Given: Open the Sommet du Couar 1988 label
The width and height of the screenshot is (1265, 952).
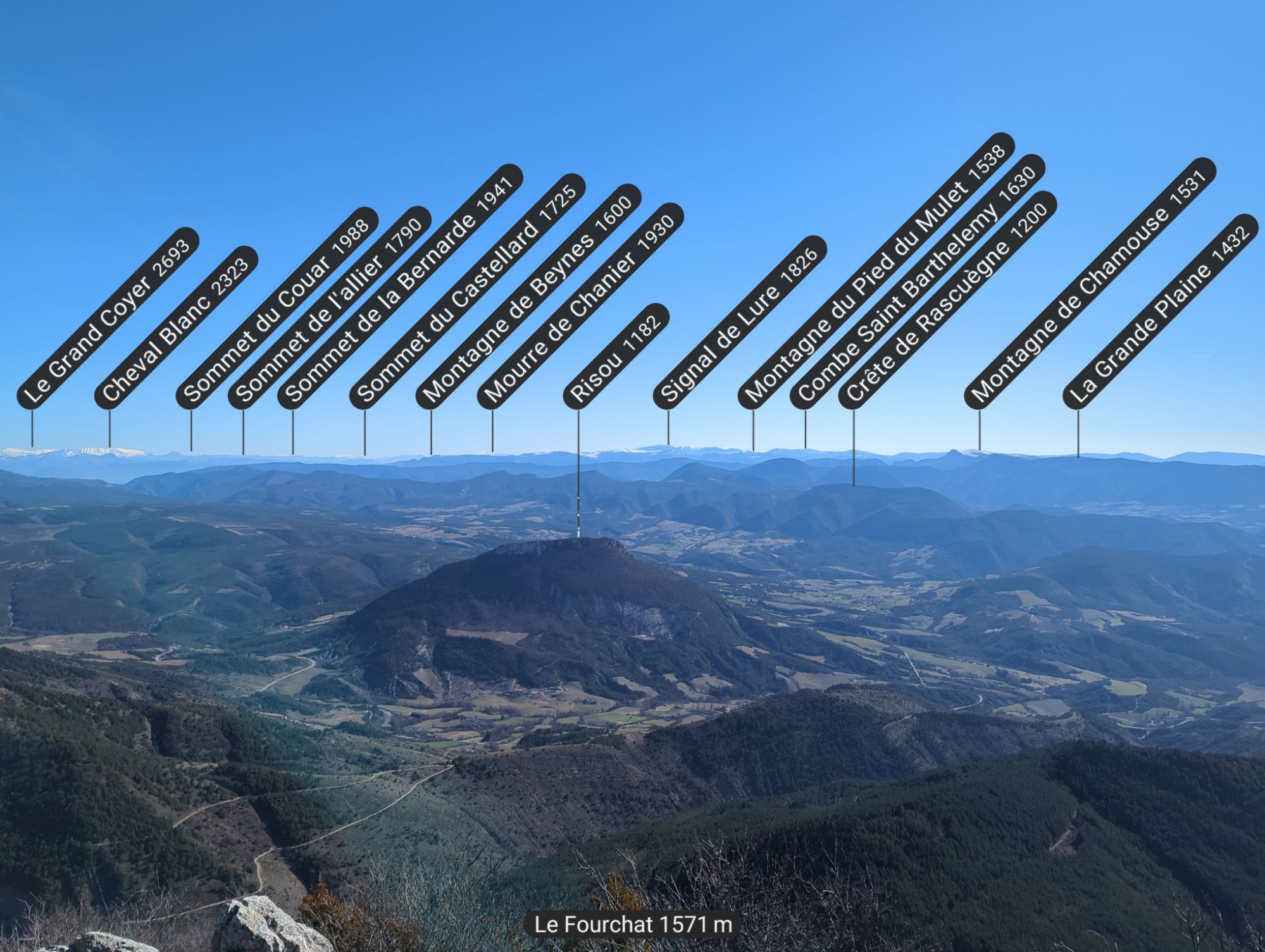Looking at the screenshot, I should [277, 307].
